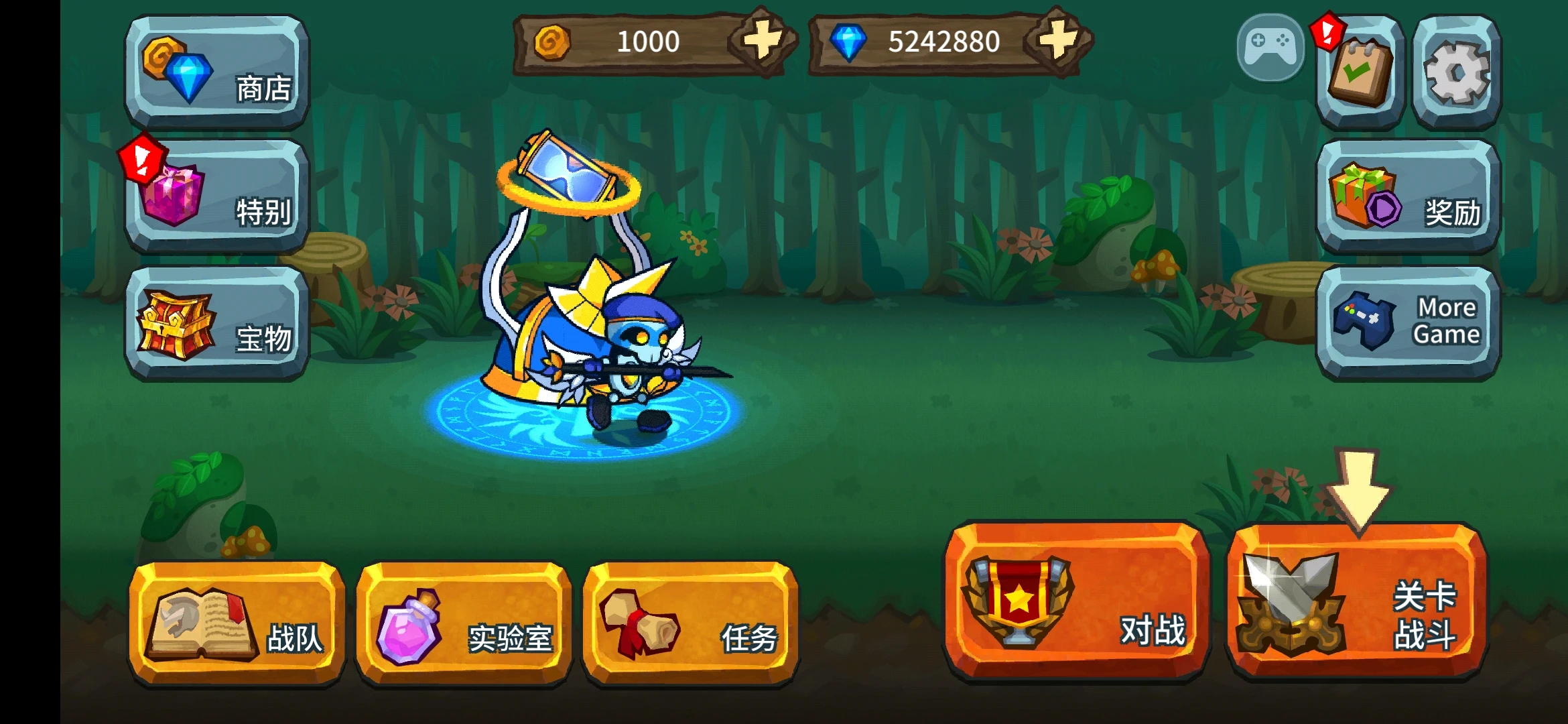This screenshot has width=1568, height=724.
Task: Open the 宝物 treasure menu
Action: (x=216, y=323)
